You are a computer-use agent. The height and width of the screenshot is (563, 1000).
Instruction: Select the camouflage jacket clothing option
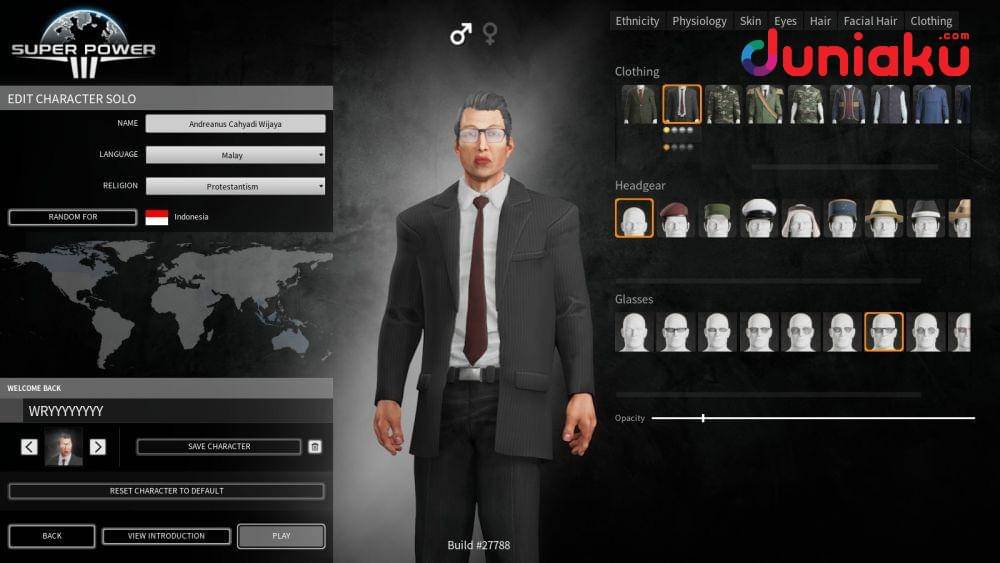[x=723, y=104]
